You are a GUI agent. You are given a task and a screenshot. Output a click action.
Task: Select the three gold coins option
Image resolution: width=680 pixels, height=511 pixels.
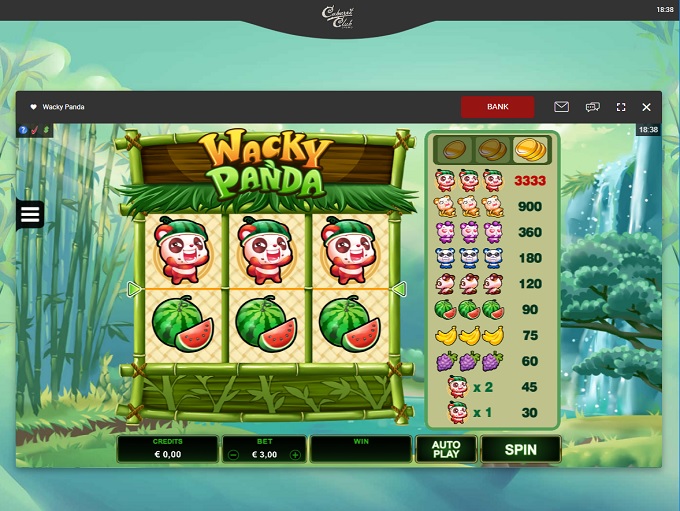[x=529, y=150]
